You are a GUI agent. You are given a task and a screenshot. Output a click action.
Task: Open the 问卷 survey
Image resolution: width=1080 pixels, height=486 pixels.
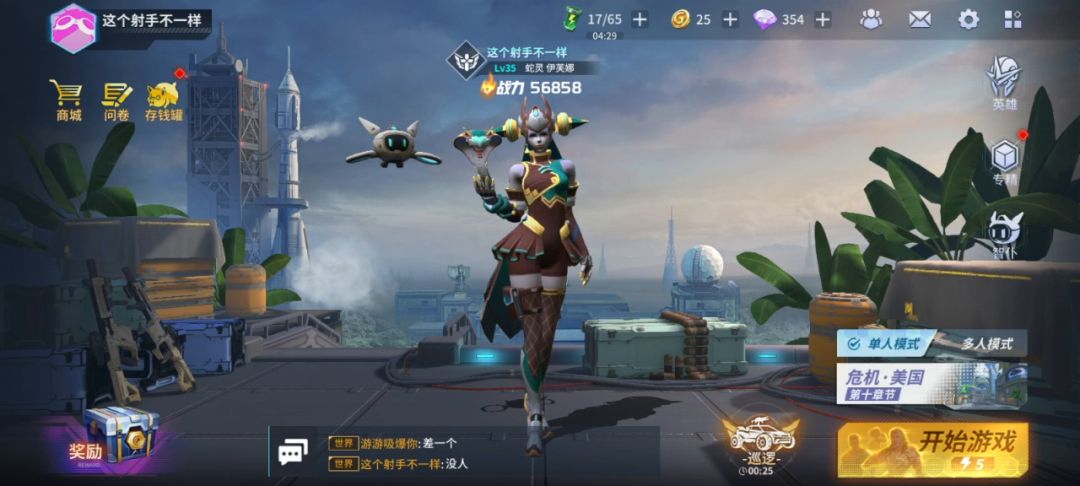pyautogui.click(x=117, y=101)
